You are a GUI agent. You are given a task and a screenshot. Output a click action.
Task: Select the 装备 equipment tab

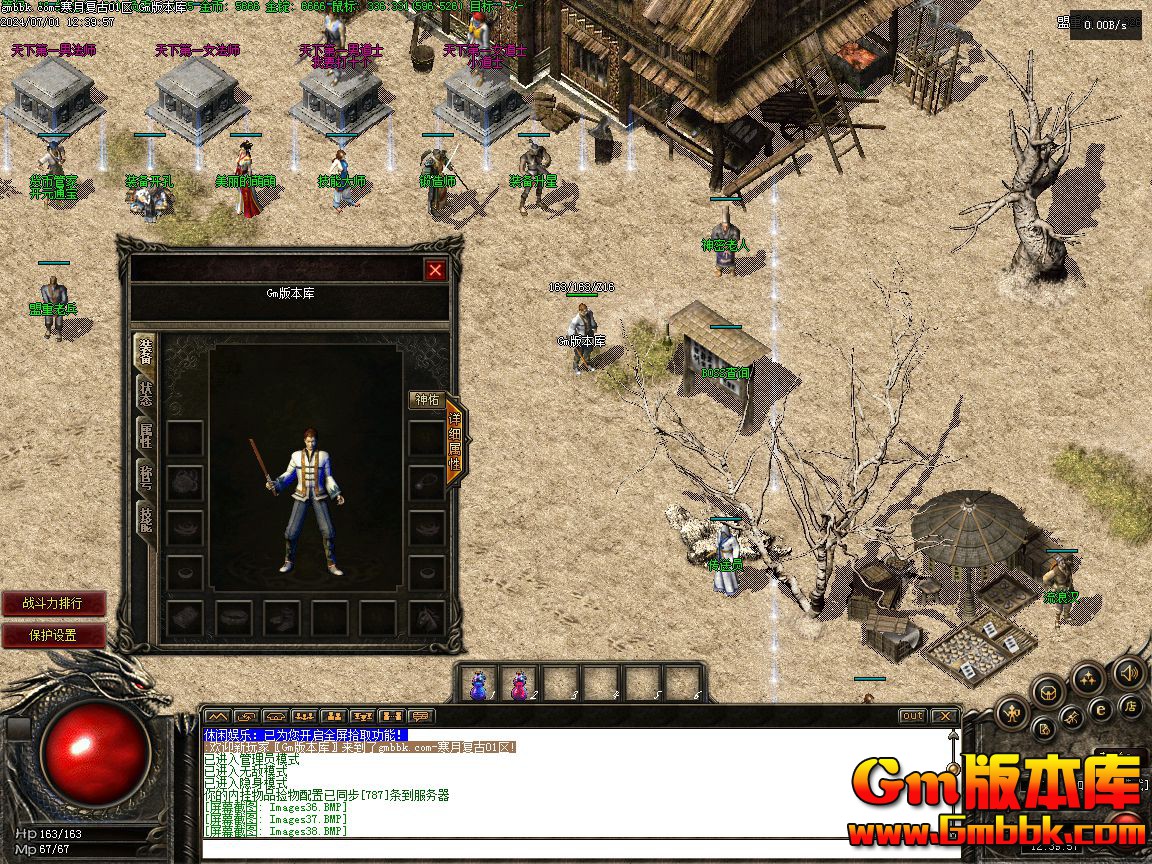[146, 352]
